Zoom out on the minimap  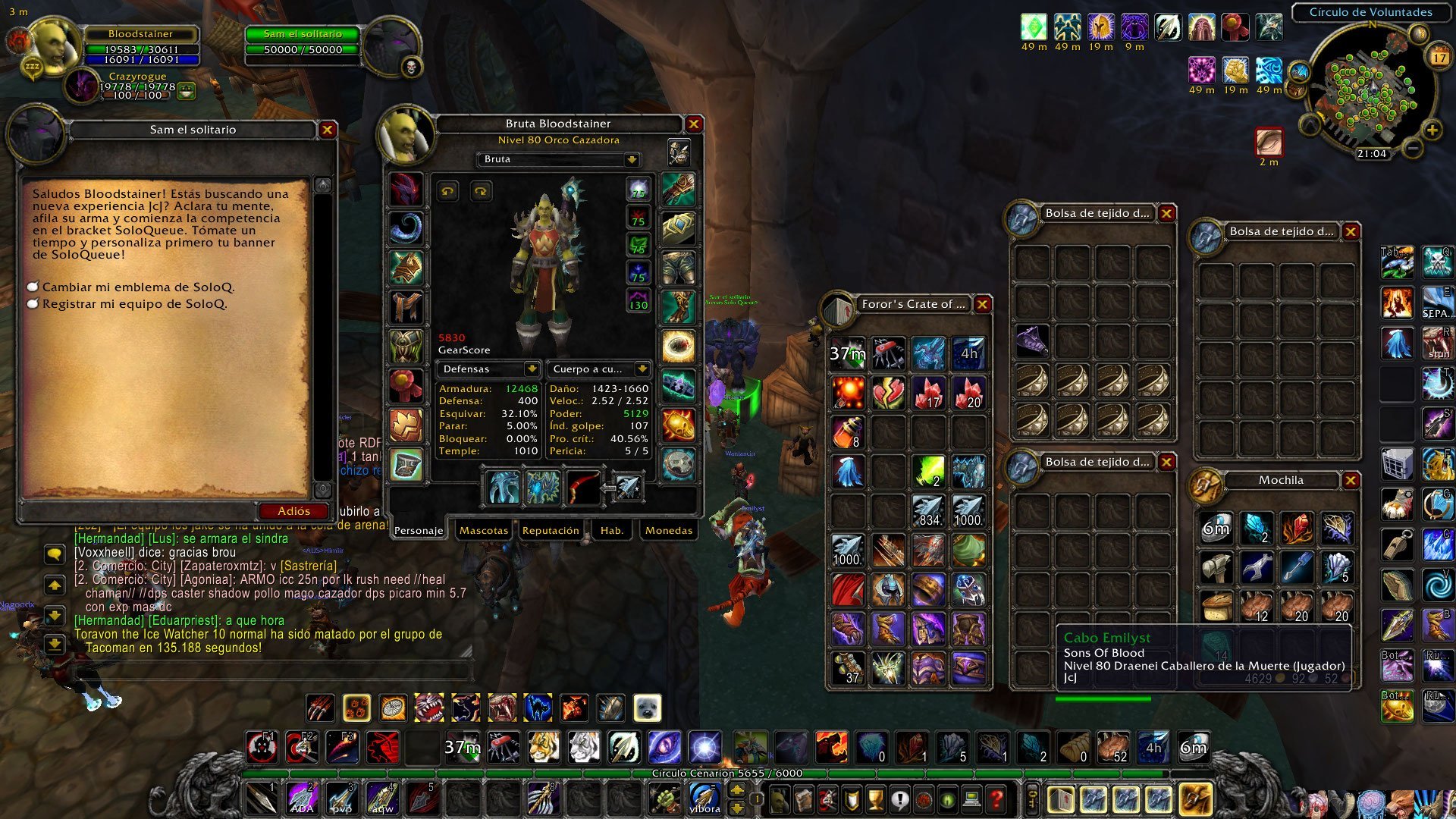(x=1412, y=149)
